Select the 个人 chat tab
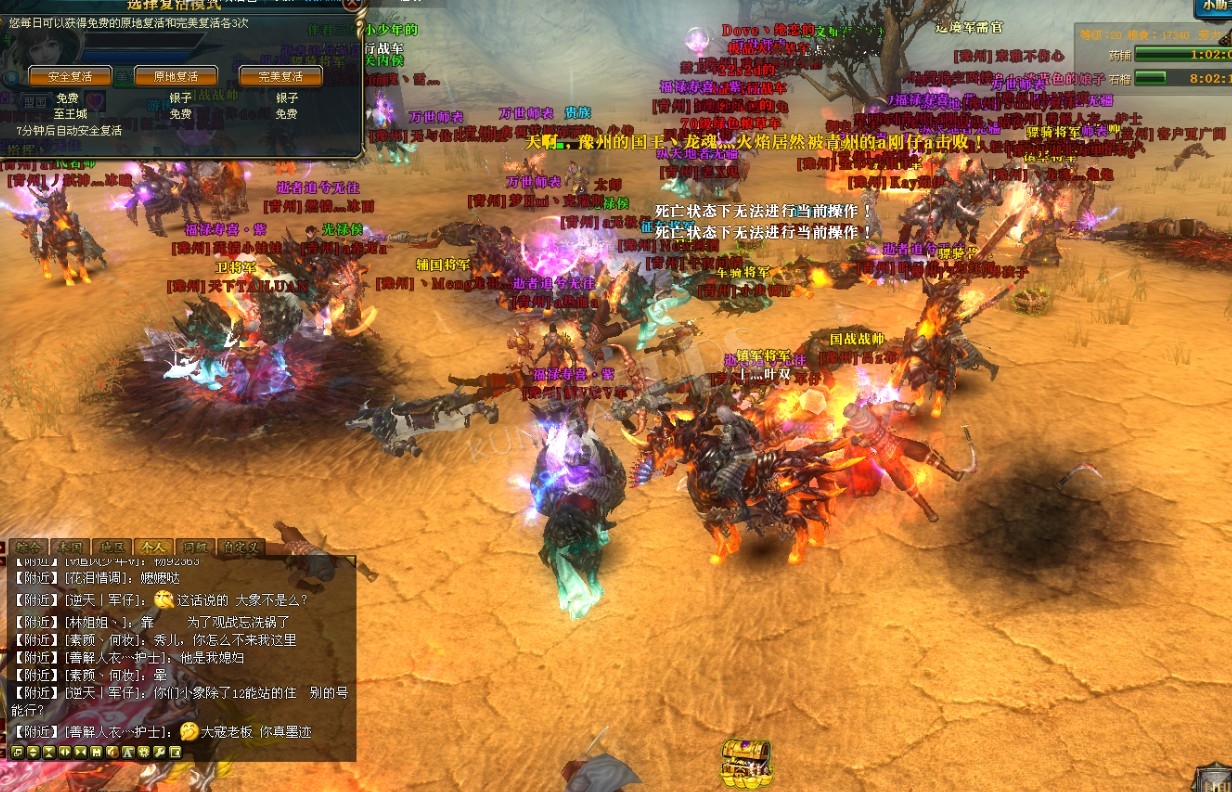The width and height of the screenshot is (1232, 792). tap(154, 547)
